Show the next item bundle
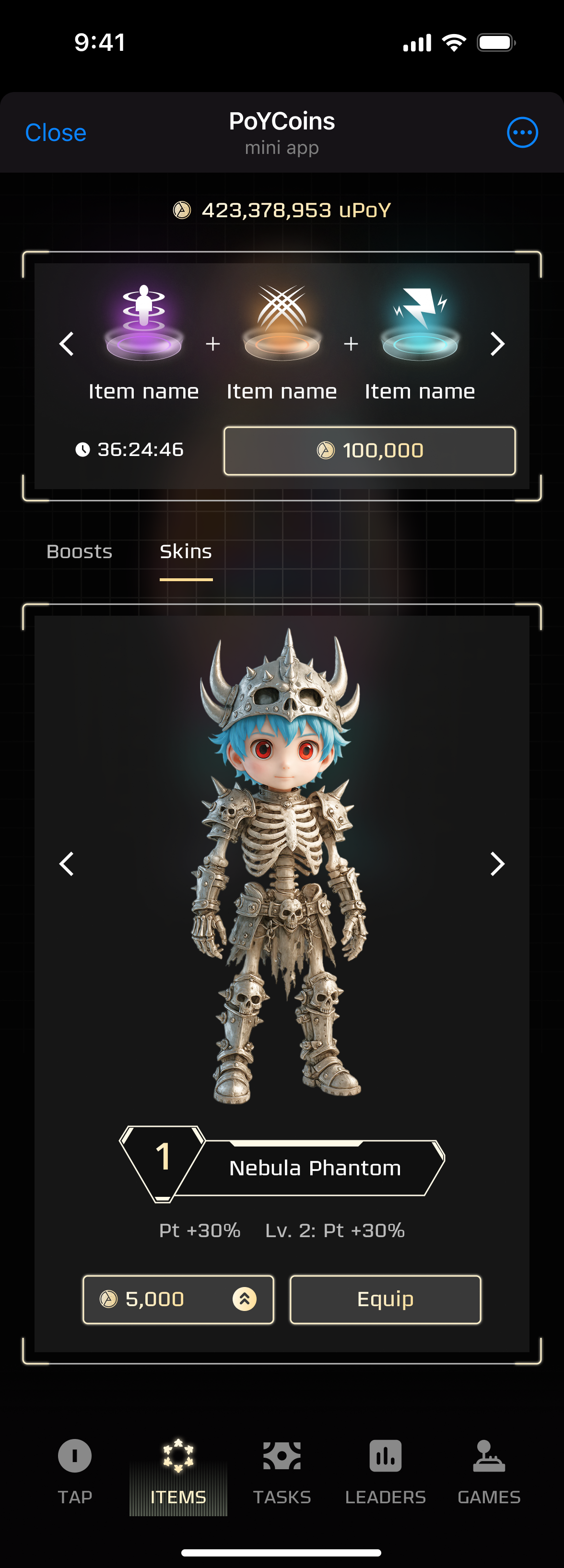The width and height of the screenshot is (564, 1568). pos(497,344)
